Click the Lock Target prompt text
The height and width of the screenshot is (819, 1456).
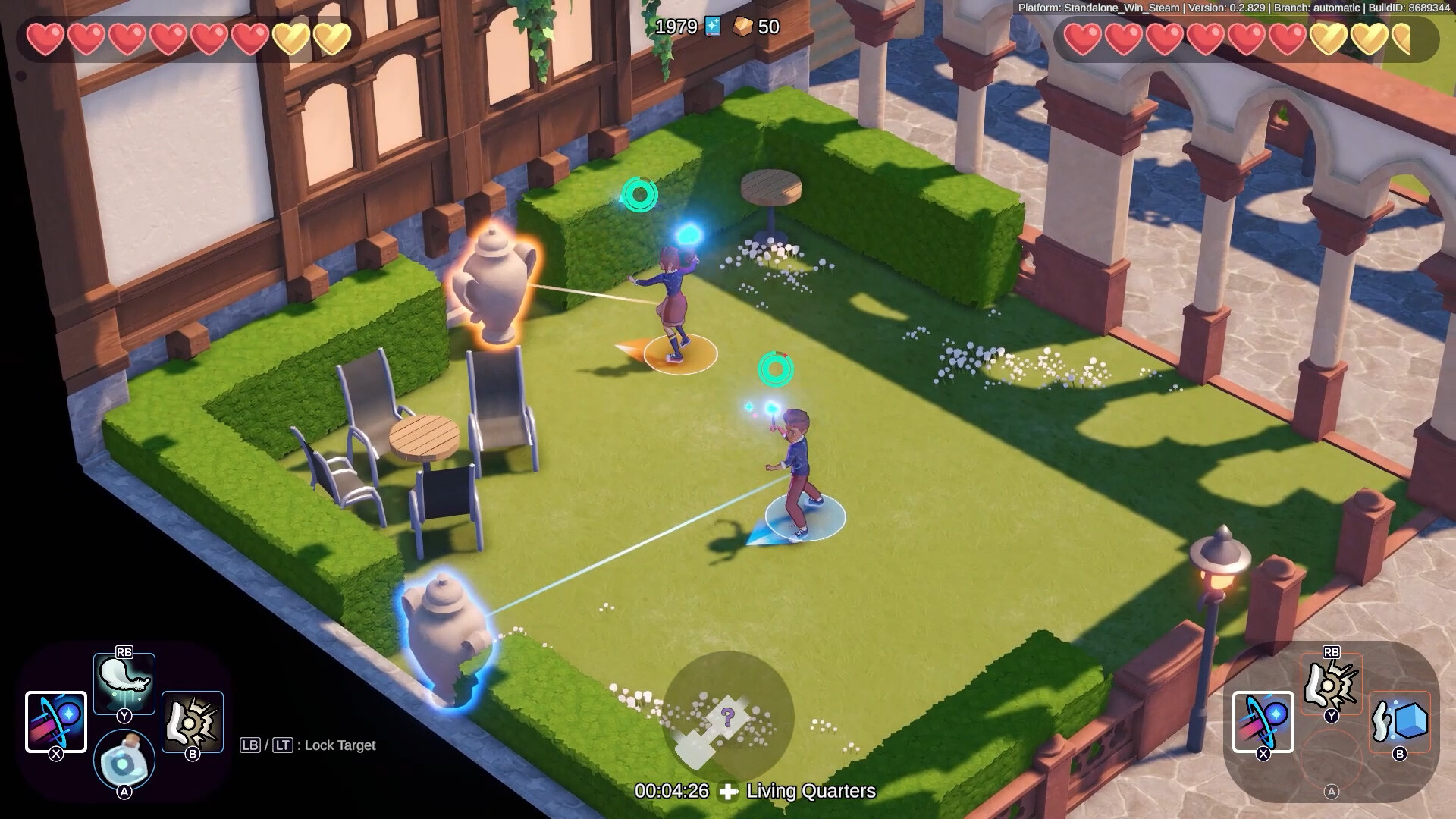[x=339, y=745]
